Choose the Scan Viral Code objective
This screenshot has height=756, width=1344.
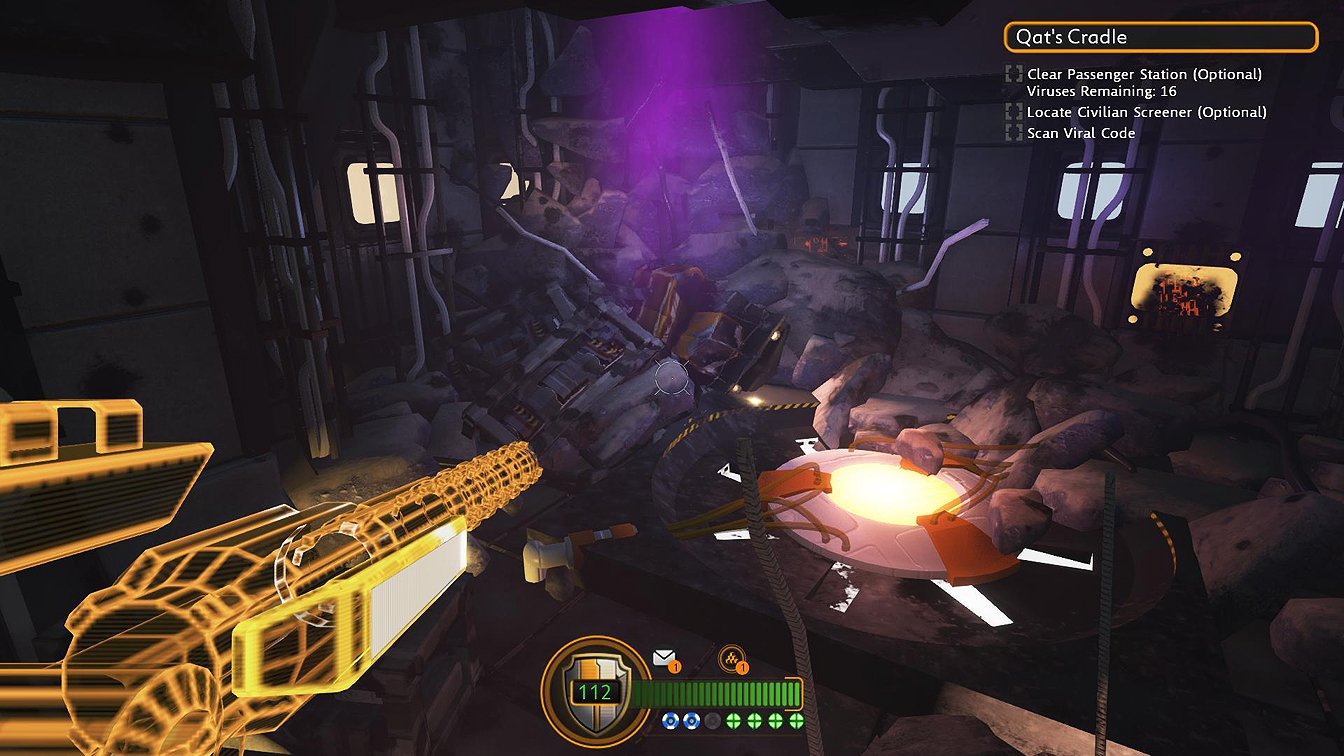(1080, 133)
